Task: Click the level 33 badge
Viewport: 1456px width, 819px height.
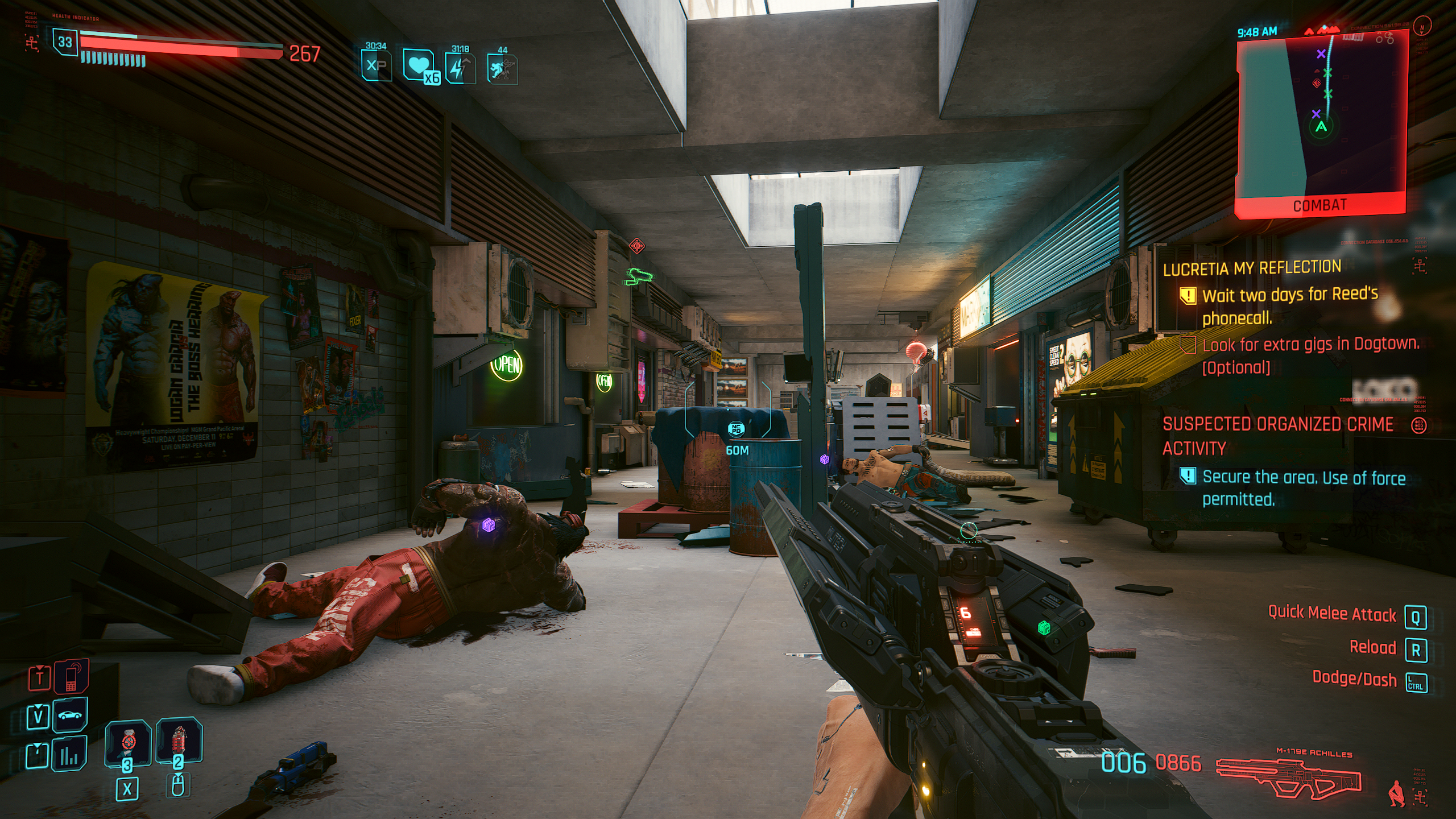Action: [x=65, y=42]
